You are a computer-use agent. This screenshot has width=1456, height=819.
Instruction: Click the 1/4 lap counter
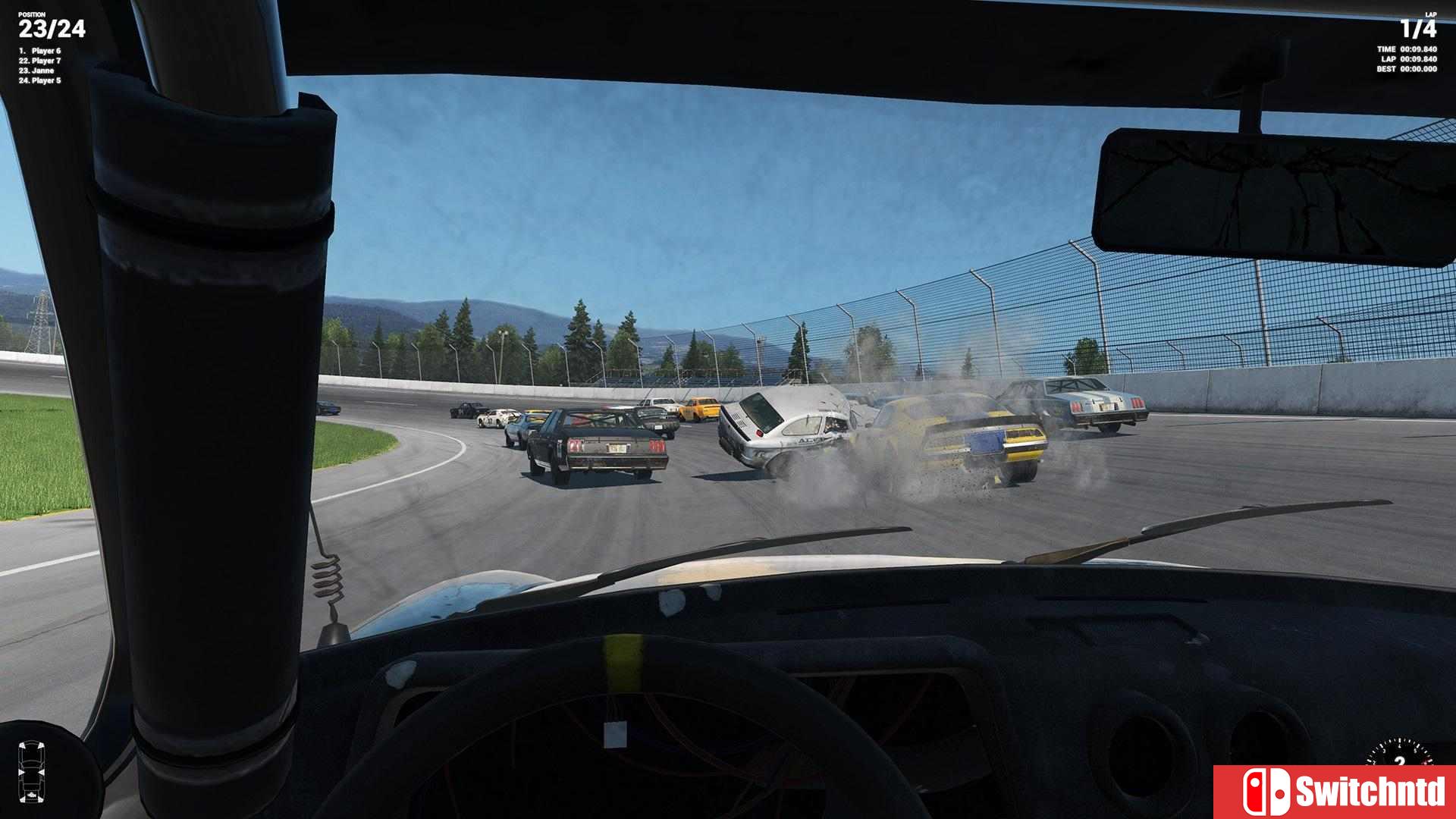click(1420, 29)
